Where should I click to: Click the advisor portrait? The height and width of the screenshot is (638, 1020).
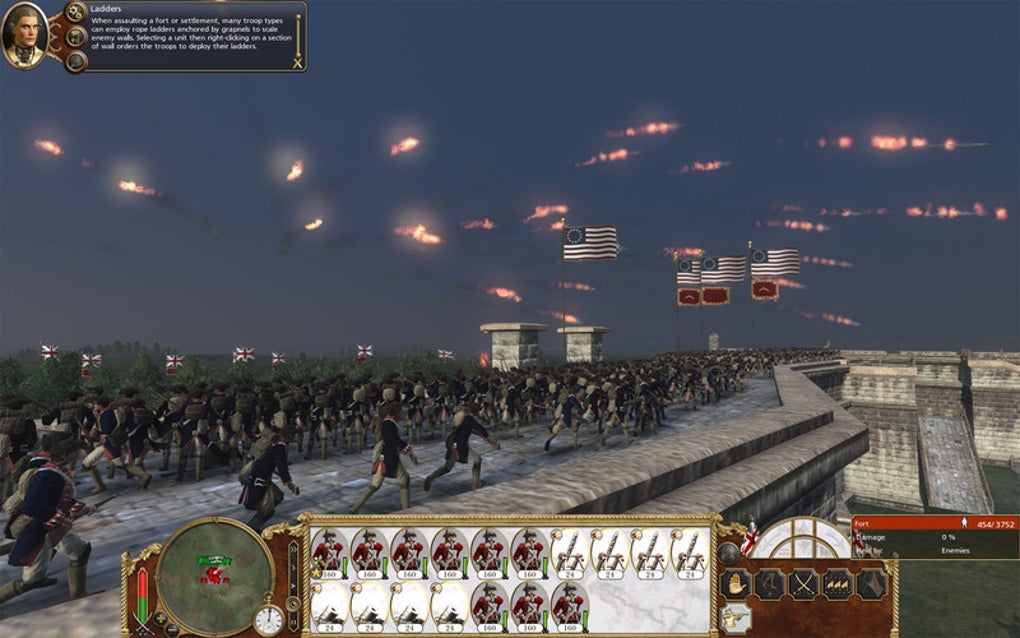point(25,36)
